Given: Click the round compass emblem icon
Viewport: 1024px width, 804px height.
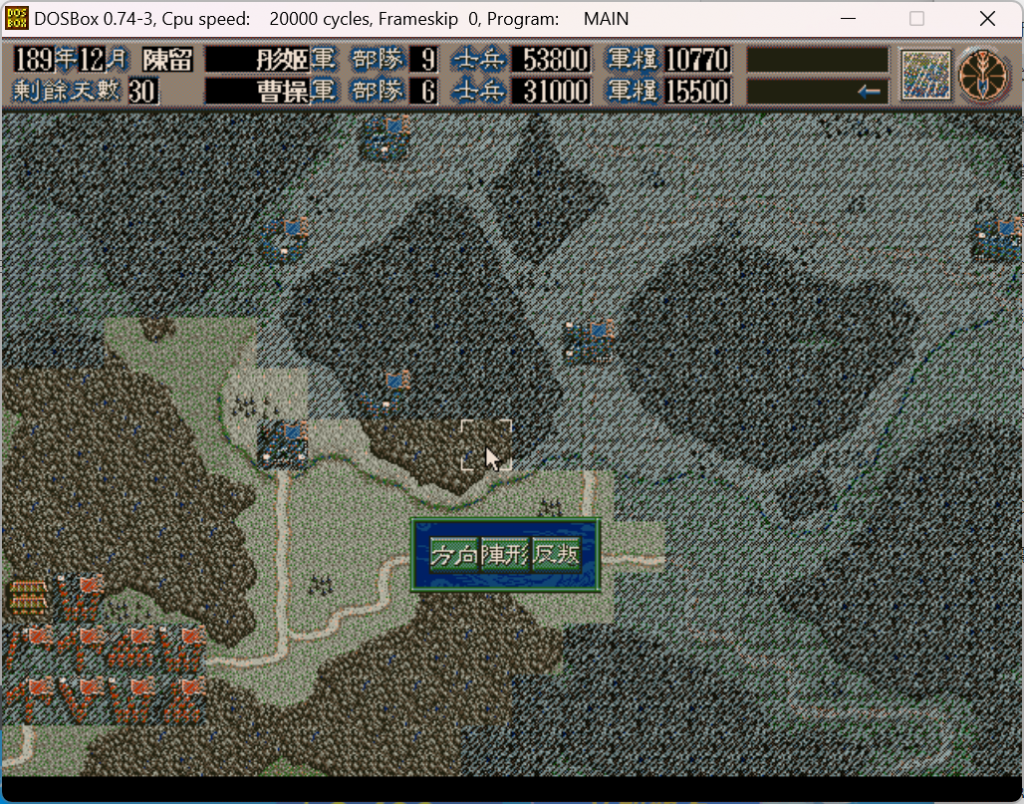Looking at the screenshot, I should click(984, 75).
